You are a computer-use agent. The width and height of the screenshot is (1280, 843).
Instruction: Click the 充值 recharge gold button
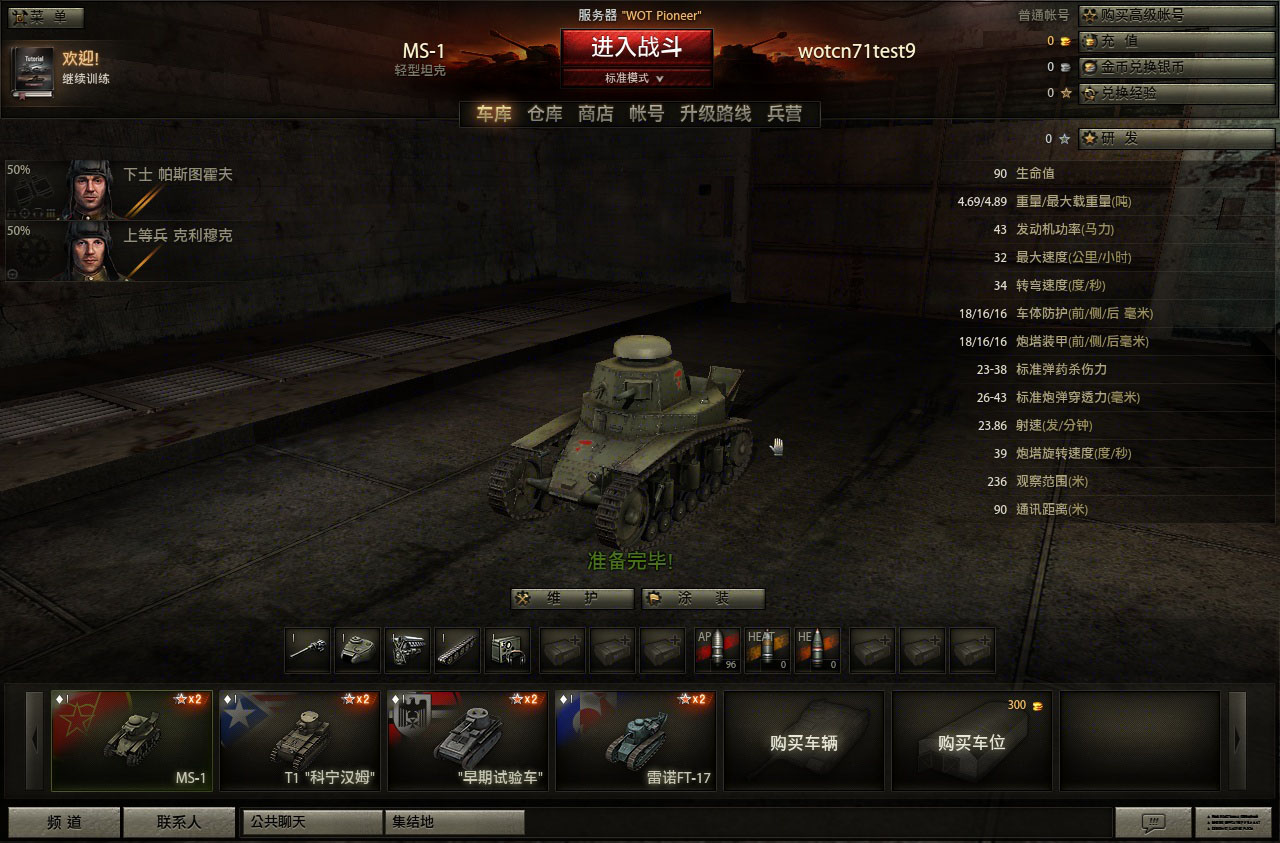[1176, 41]
